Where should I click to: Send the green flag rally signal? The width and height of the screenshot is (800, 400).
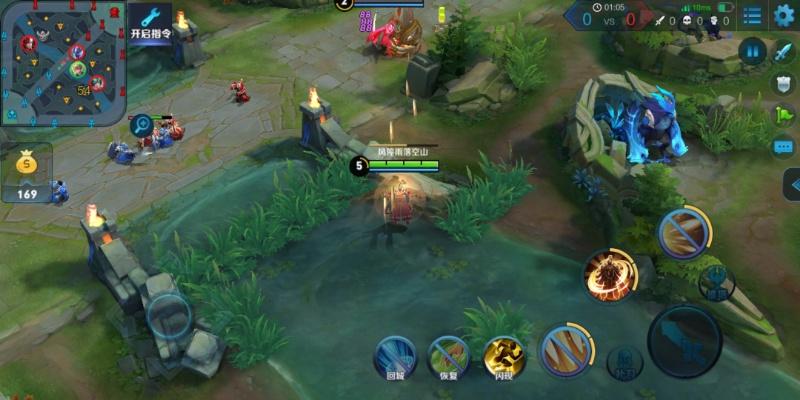click(783, 115)
